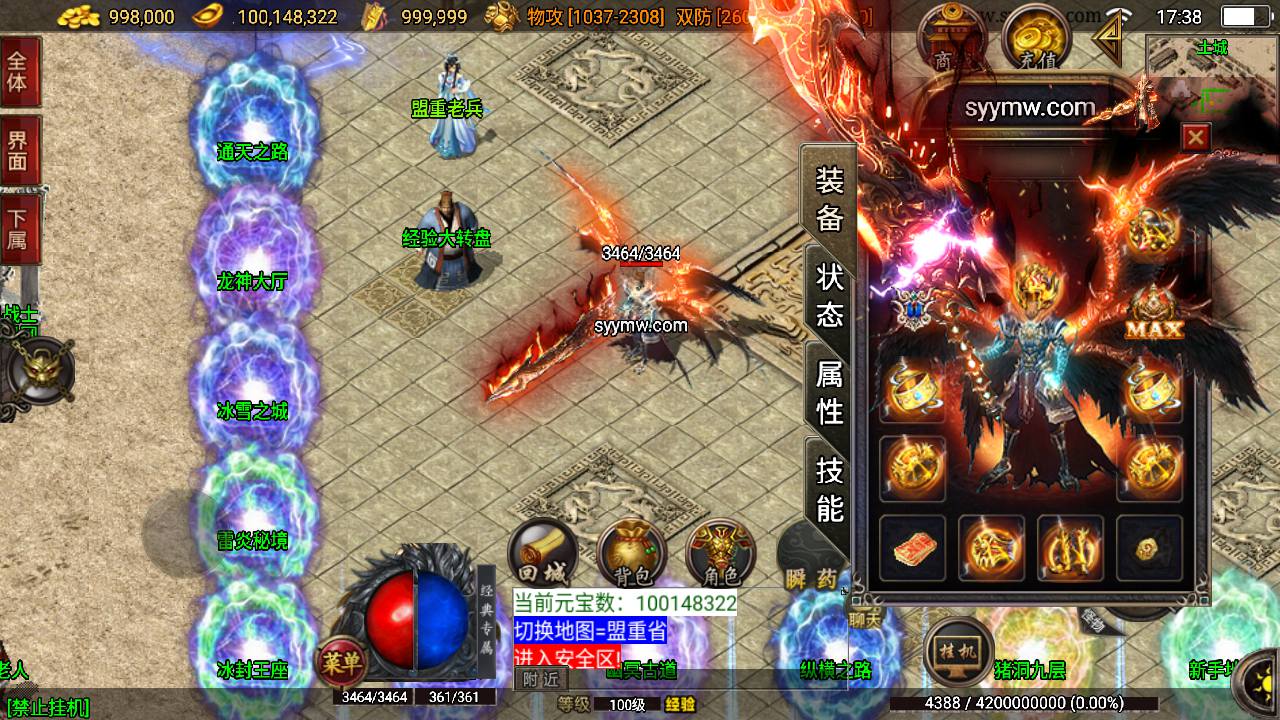Show the 属性 attributes tab

coord(830,392)
